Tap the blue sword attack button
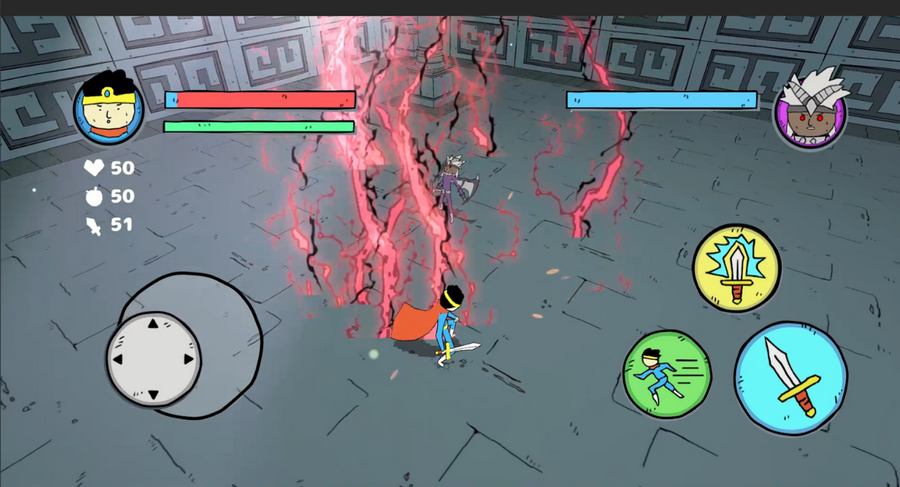The image size is (900, 487). click(790, 378)
